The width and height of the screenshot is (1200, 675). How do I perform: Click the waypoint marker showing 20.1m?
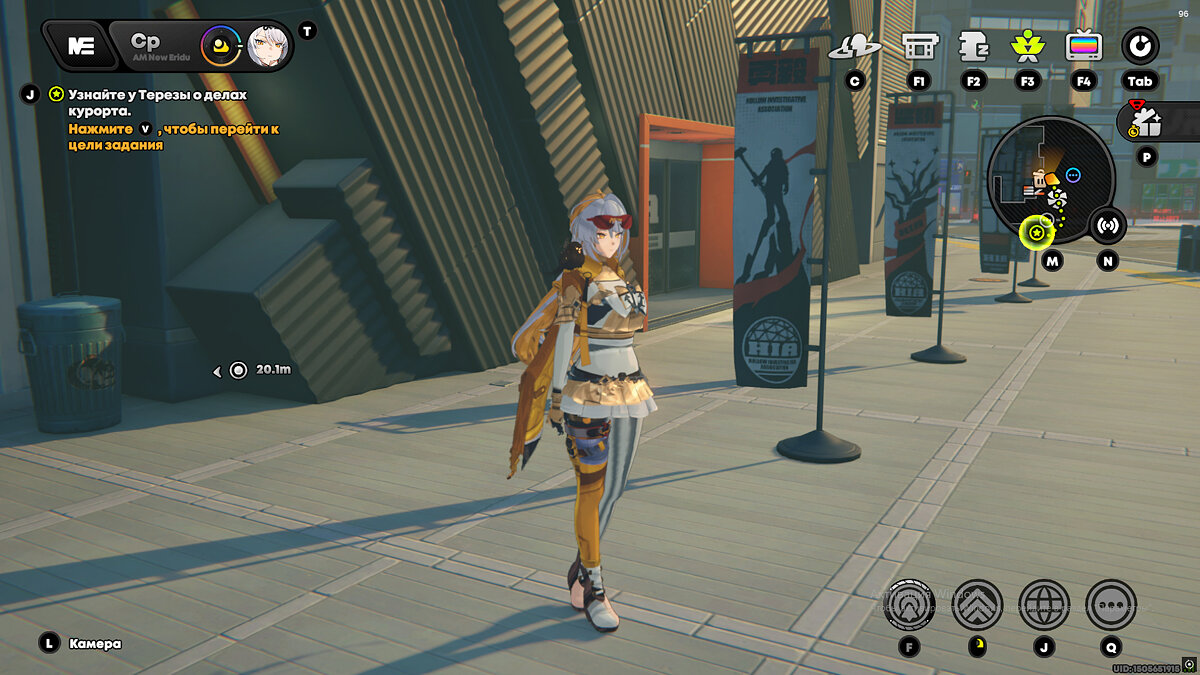pyautogui.click(x=238, y=370)
